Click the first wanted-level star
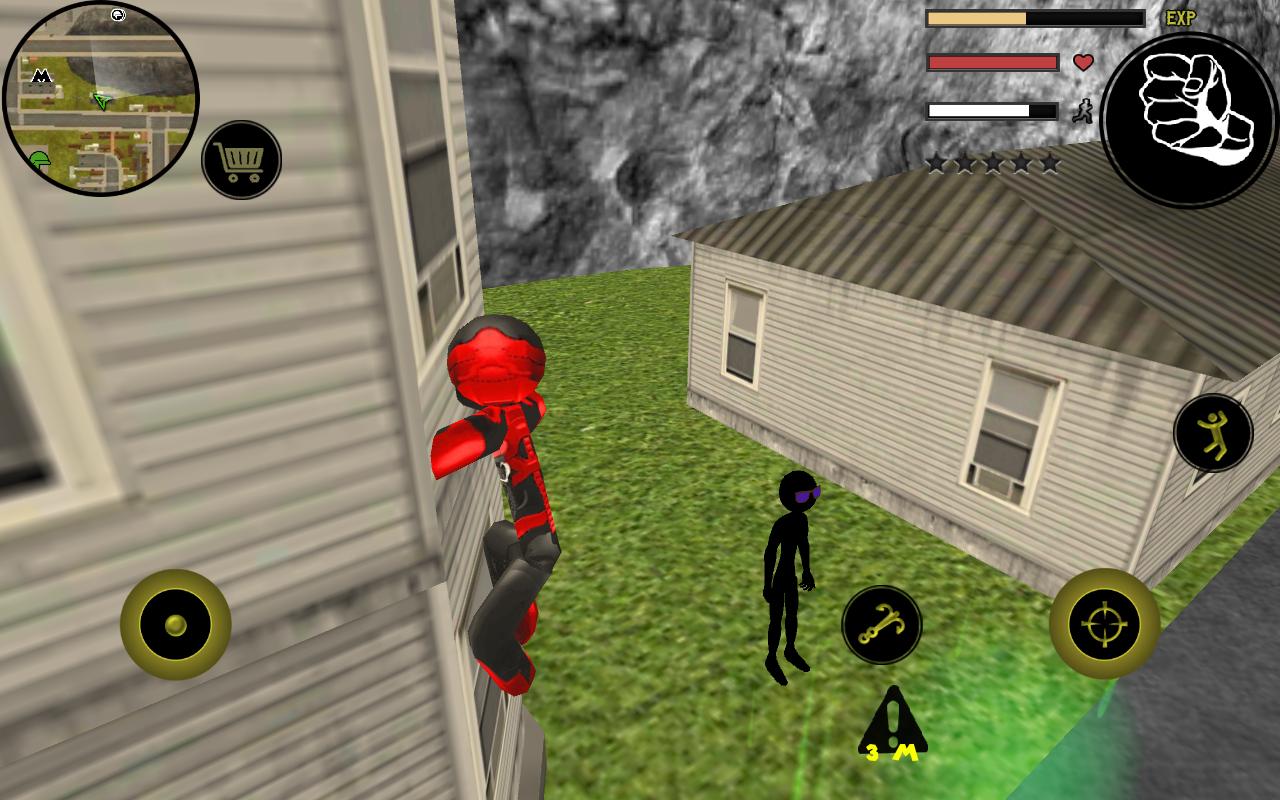 (x=936, y=163)
